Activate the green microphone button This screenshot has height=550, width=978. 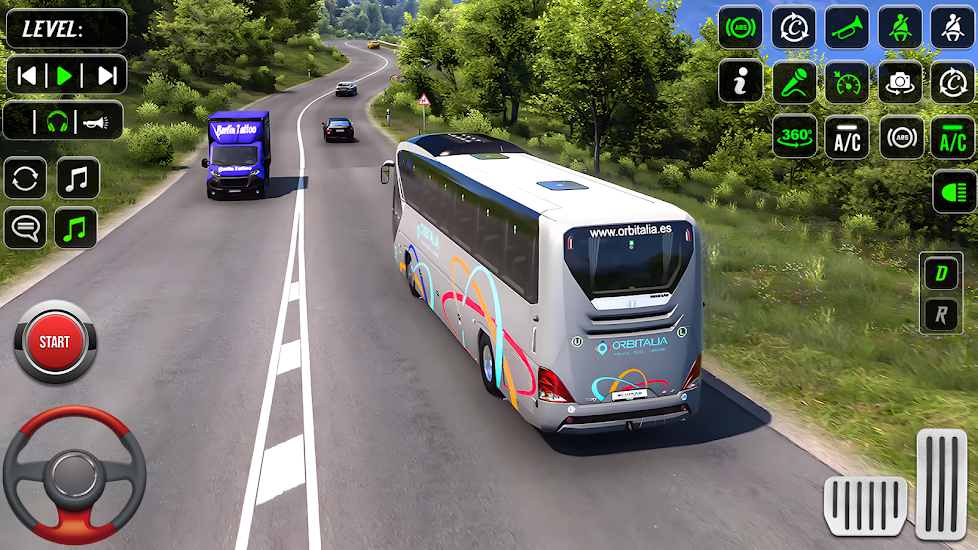794,83
